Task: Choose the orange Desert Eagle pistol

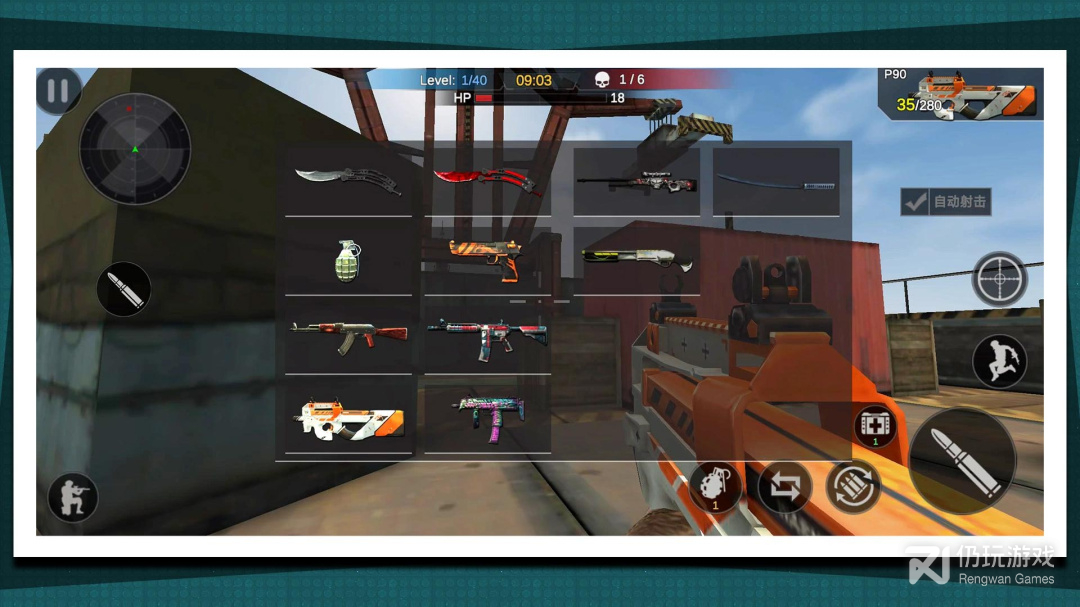Action: (x=487, y=259)
